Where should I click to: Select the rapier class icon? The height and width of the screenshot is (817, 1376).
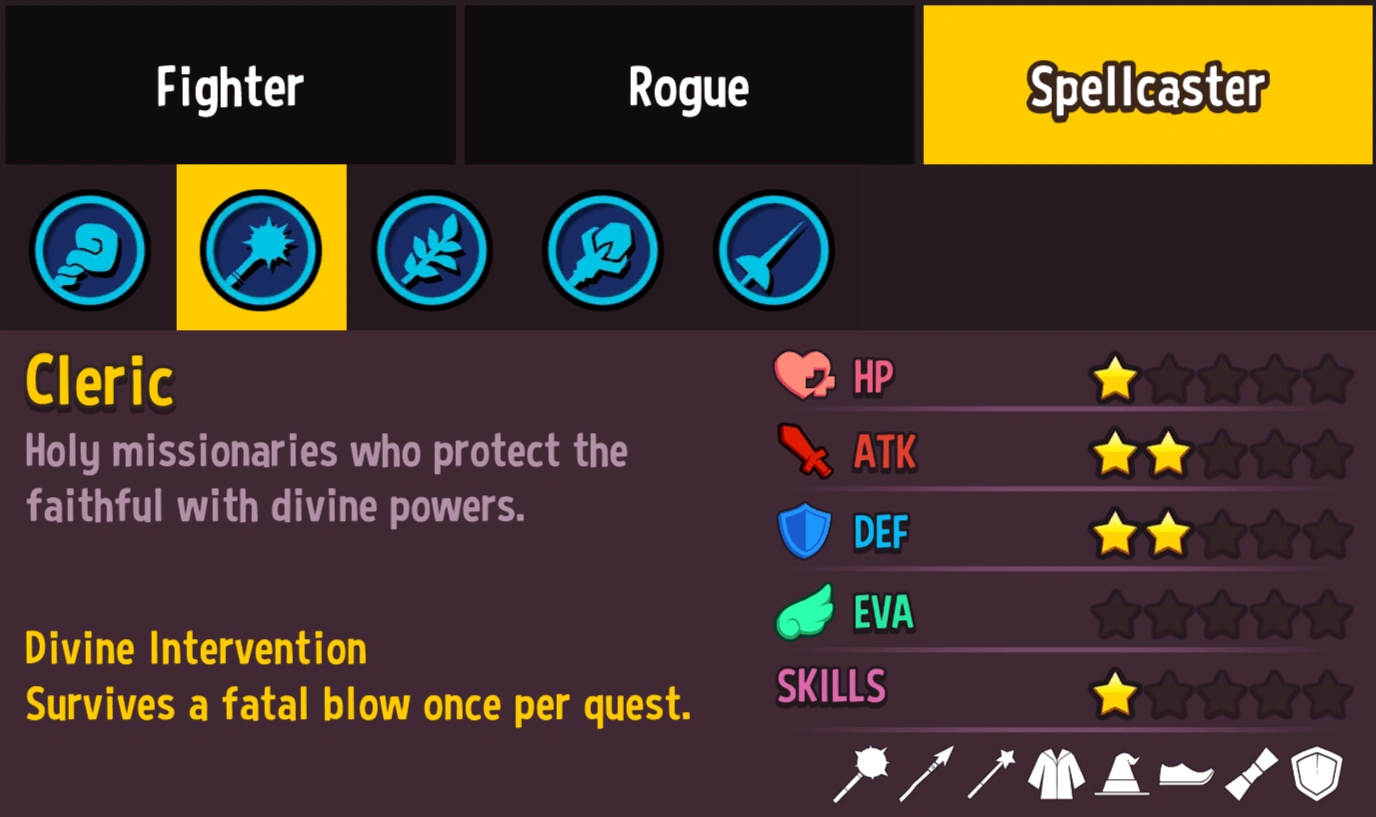[772, 250]
